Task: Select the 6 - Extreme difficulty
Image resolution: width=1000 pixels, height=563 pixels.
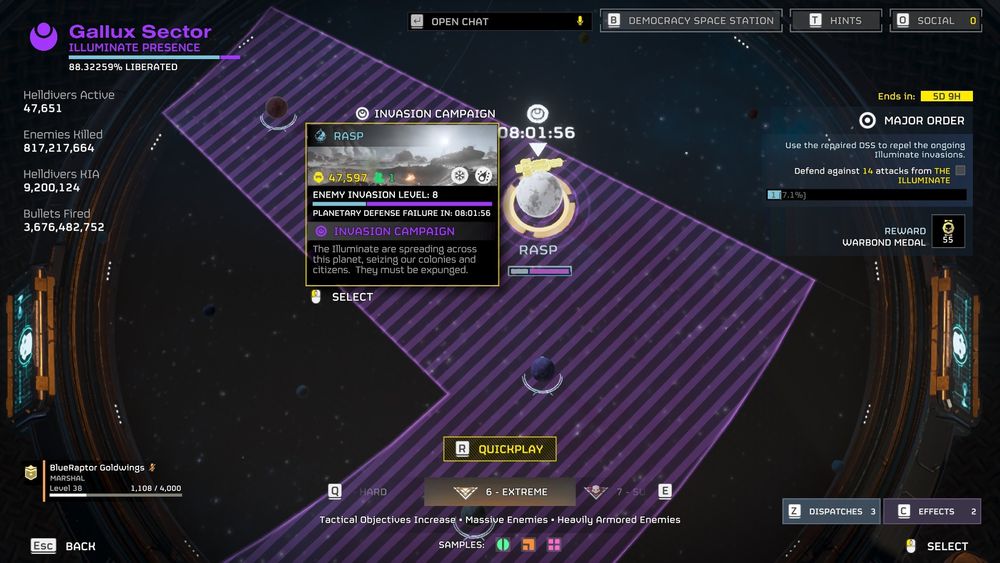Action: (500, 492)
